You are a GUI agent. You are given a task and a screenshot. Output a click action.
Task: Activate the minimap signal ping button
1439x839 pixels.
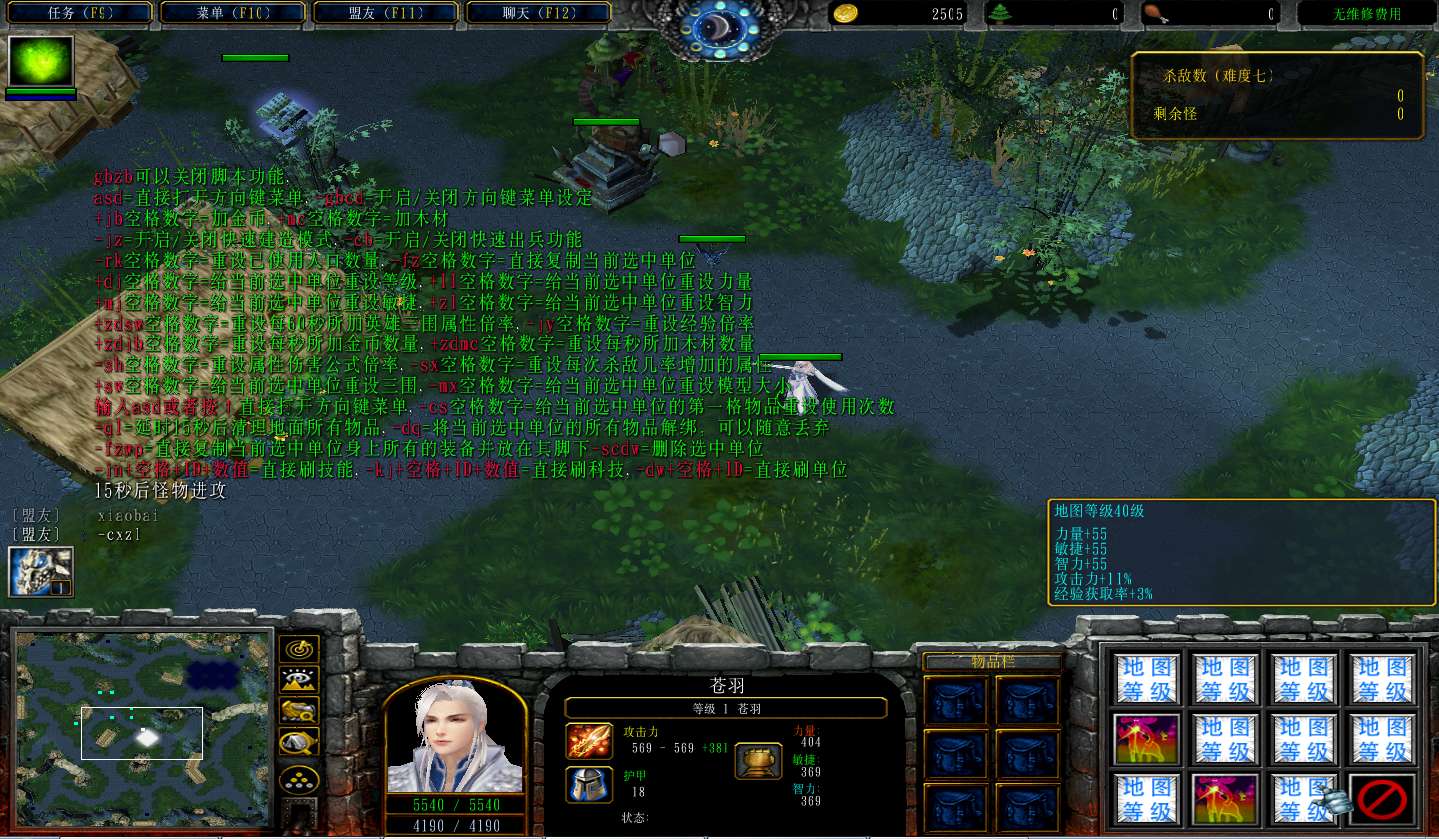[299, 650]
